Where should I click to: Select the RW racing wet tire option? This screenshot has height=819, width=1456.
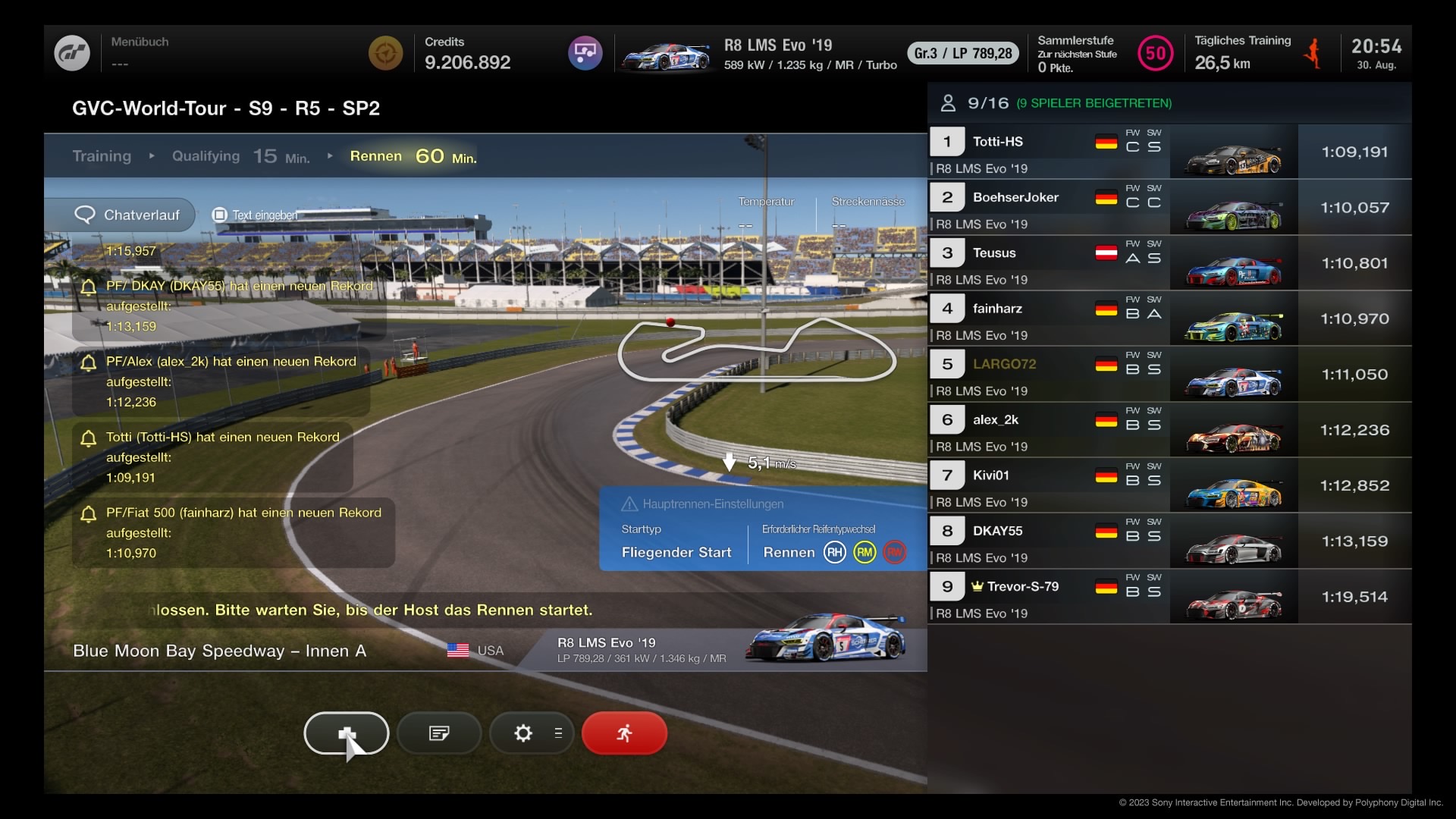[x=895, y=553]
